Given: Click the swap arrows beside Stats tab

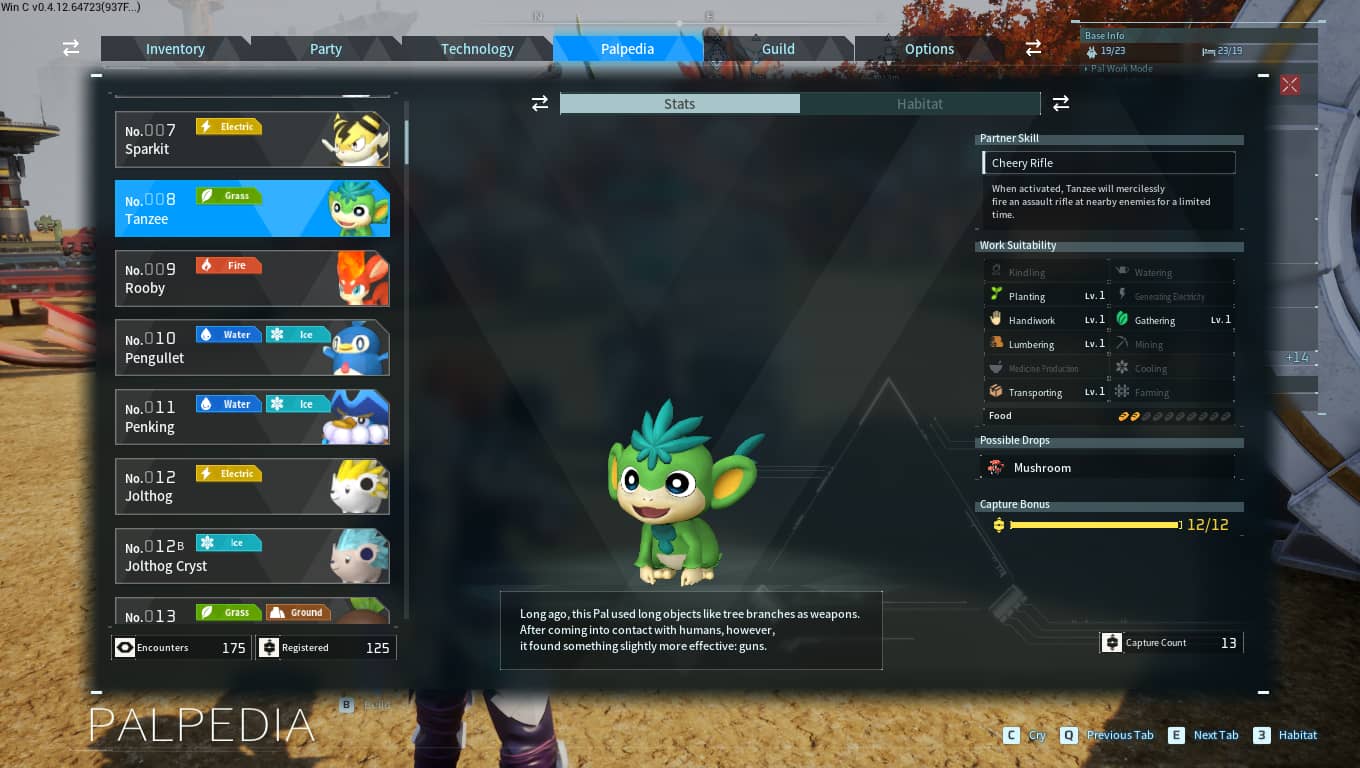Looking at the screenshot, I should [540, 103].
